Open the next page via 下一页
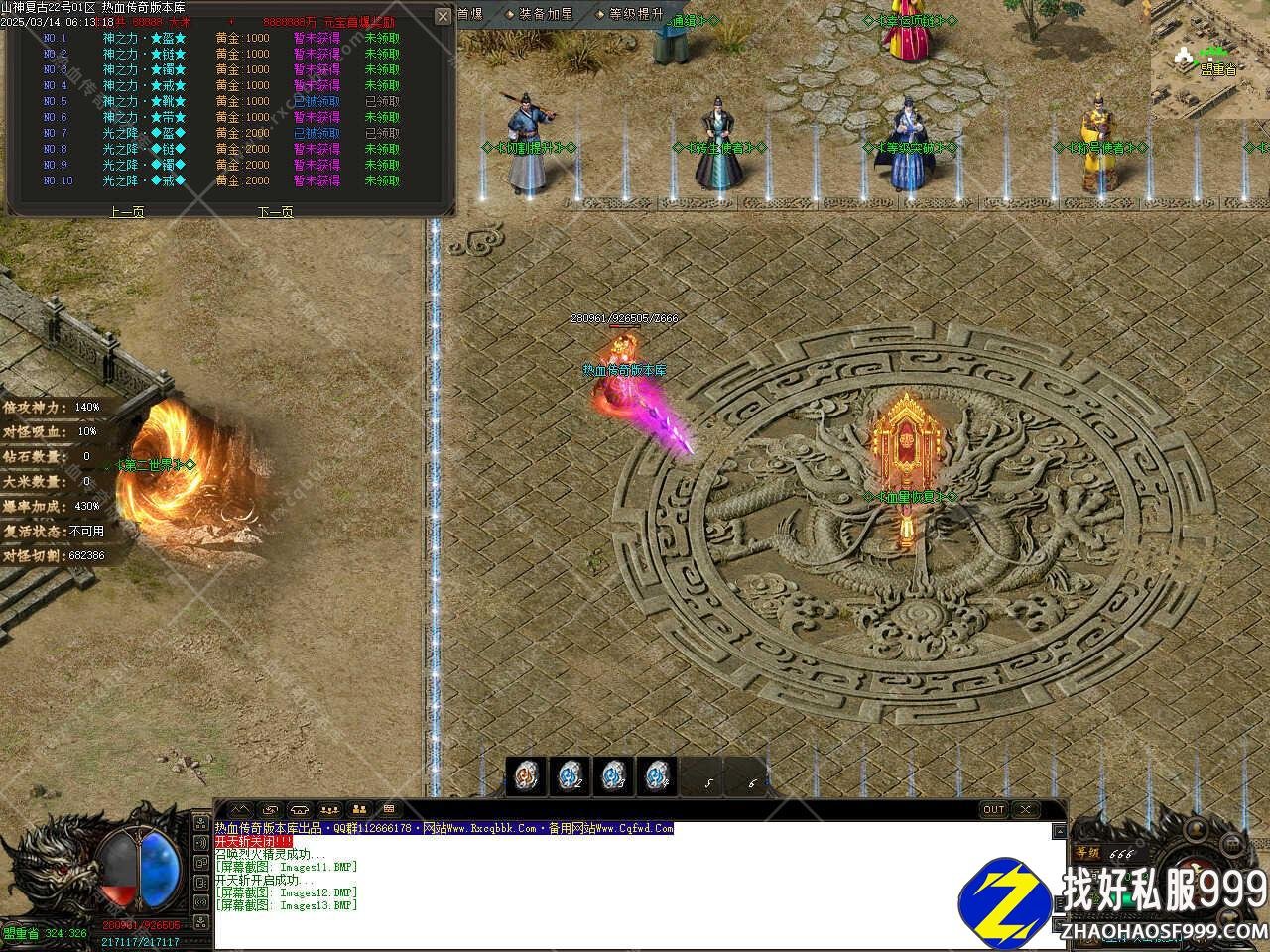1270x952 pixels. 276,211
